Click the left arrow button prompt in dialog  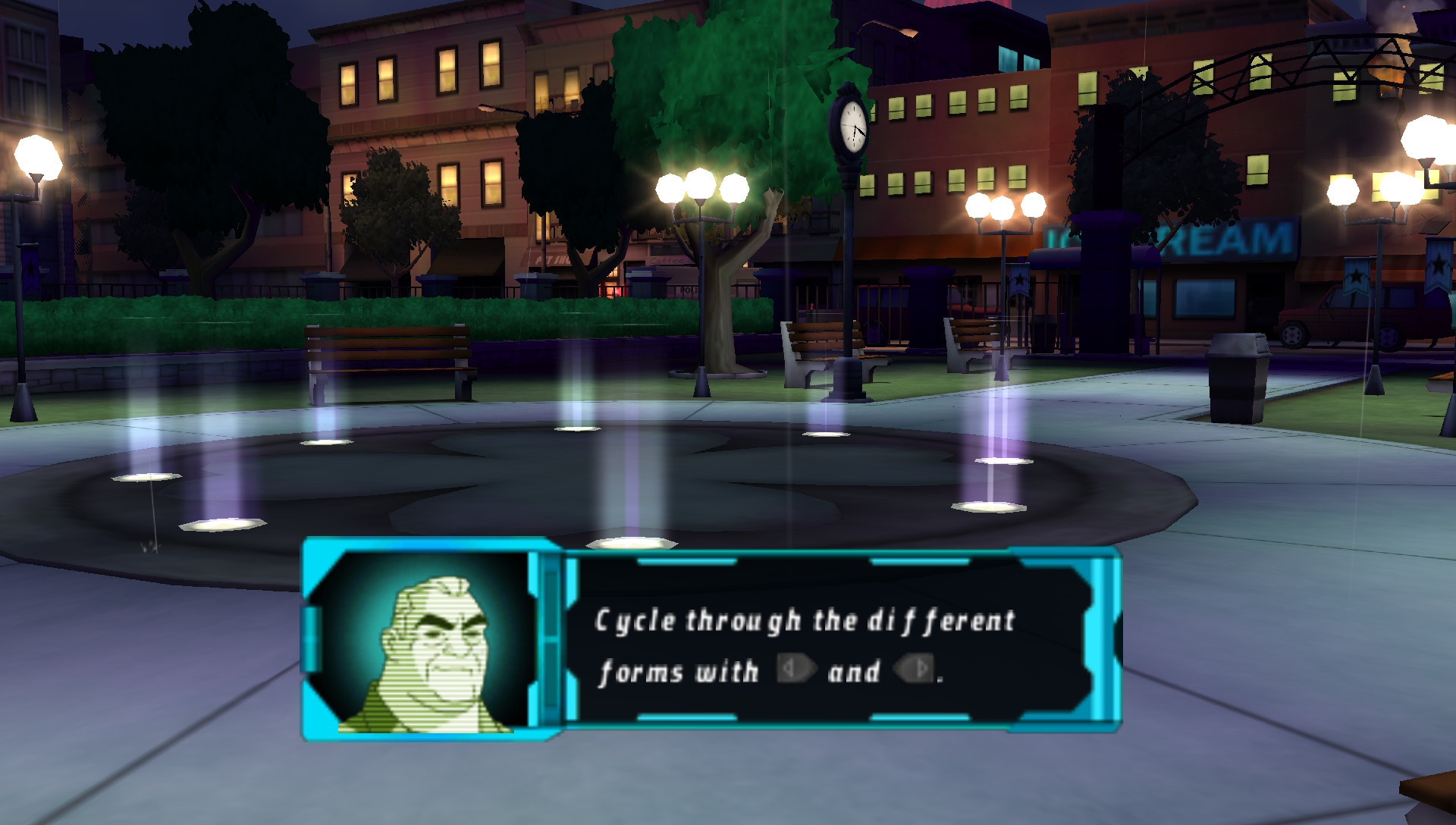click(x=796, y=669)
